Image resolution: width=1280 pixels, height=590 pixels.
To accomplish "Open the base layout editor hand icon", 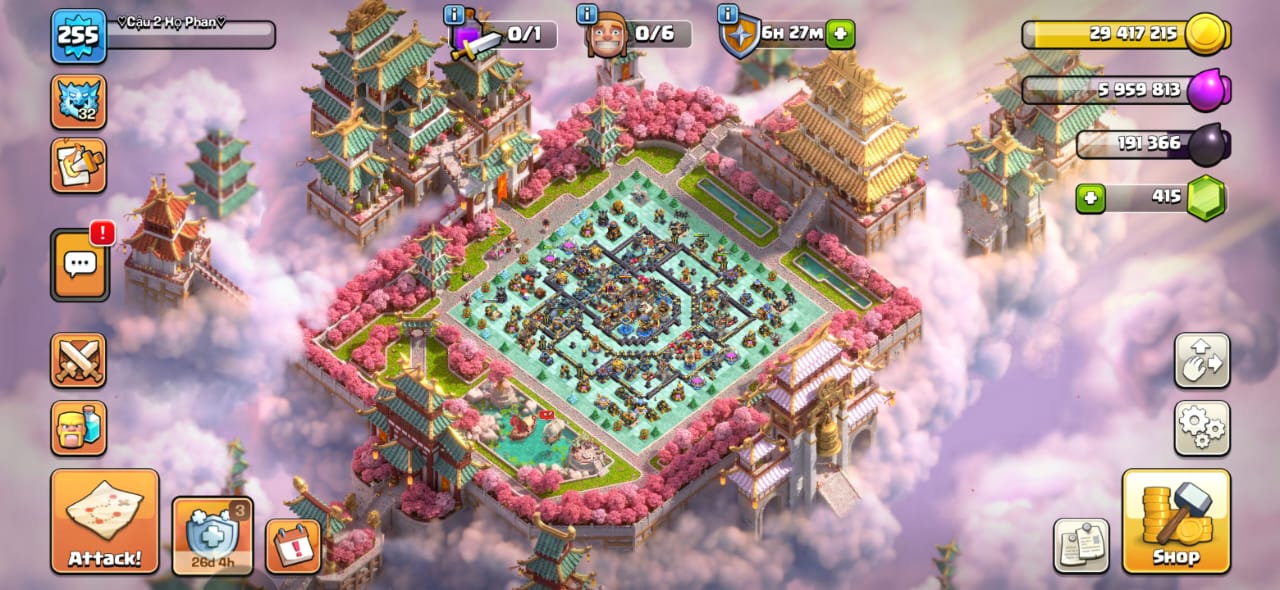I will [x=1201, y=360].
